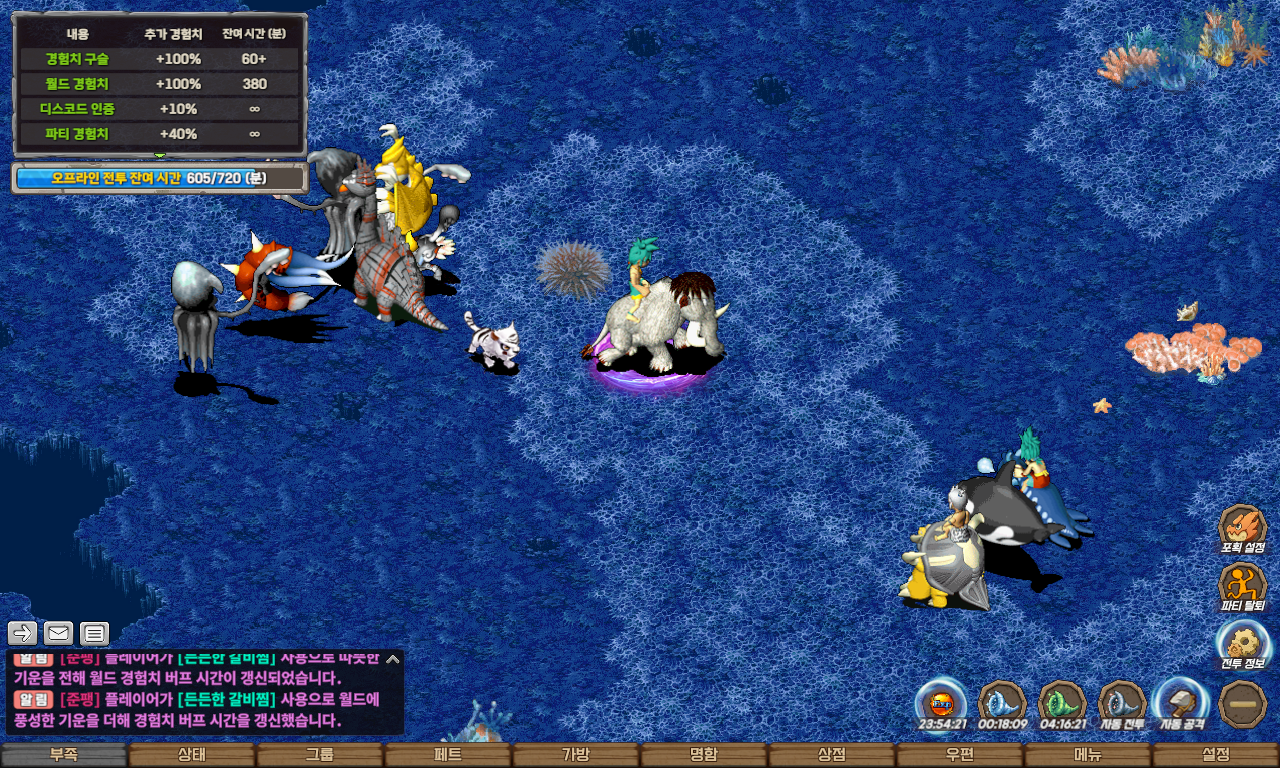Collapse icons with the minus button
This screenshot has width=1280, height=768.
pos(1243,702)
